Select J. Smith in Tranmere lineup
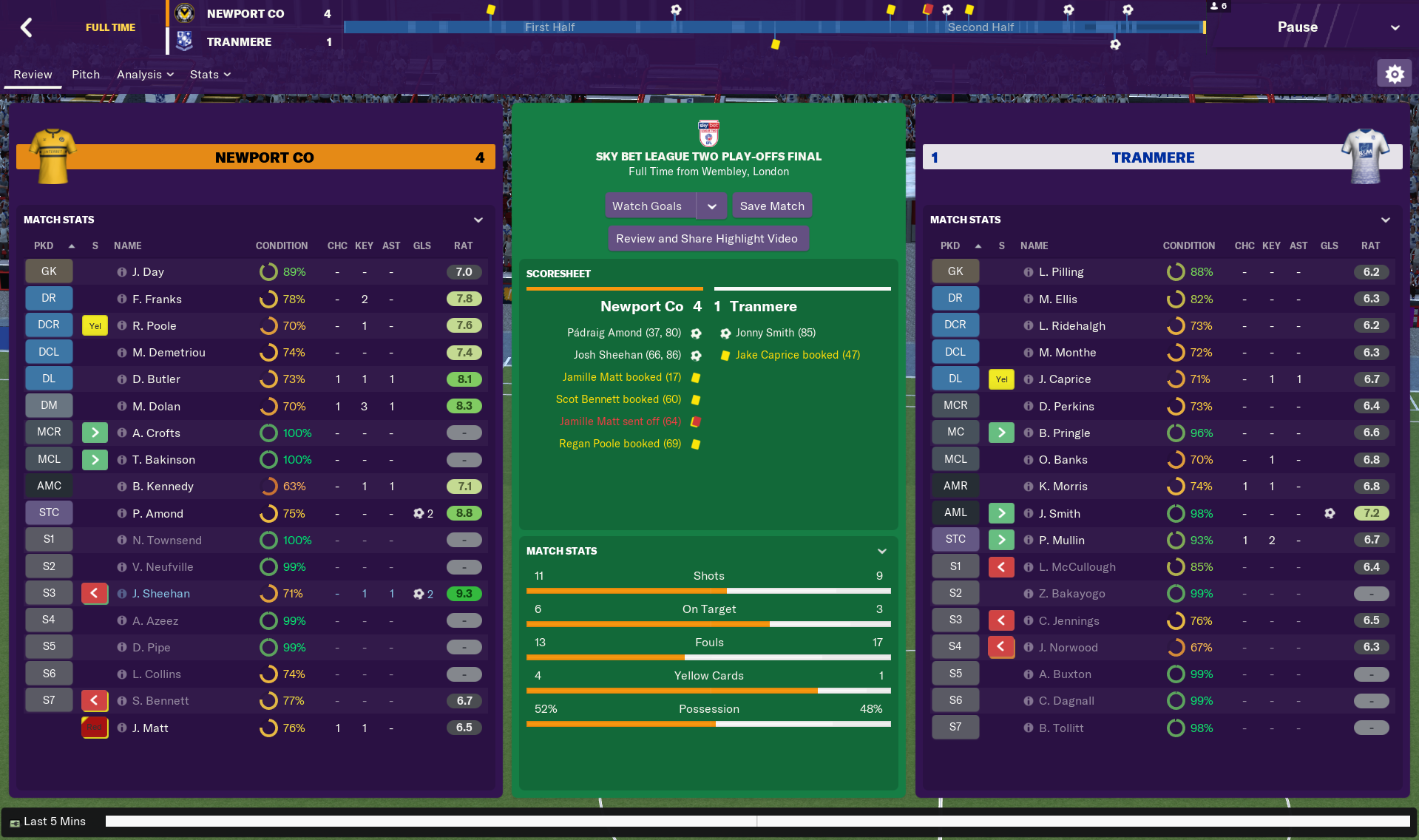 tap(1059, 514)
